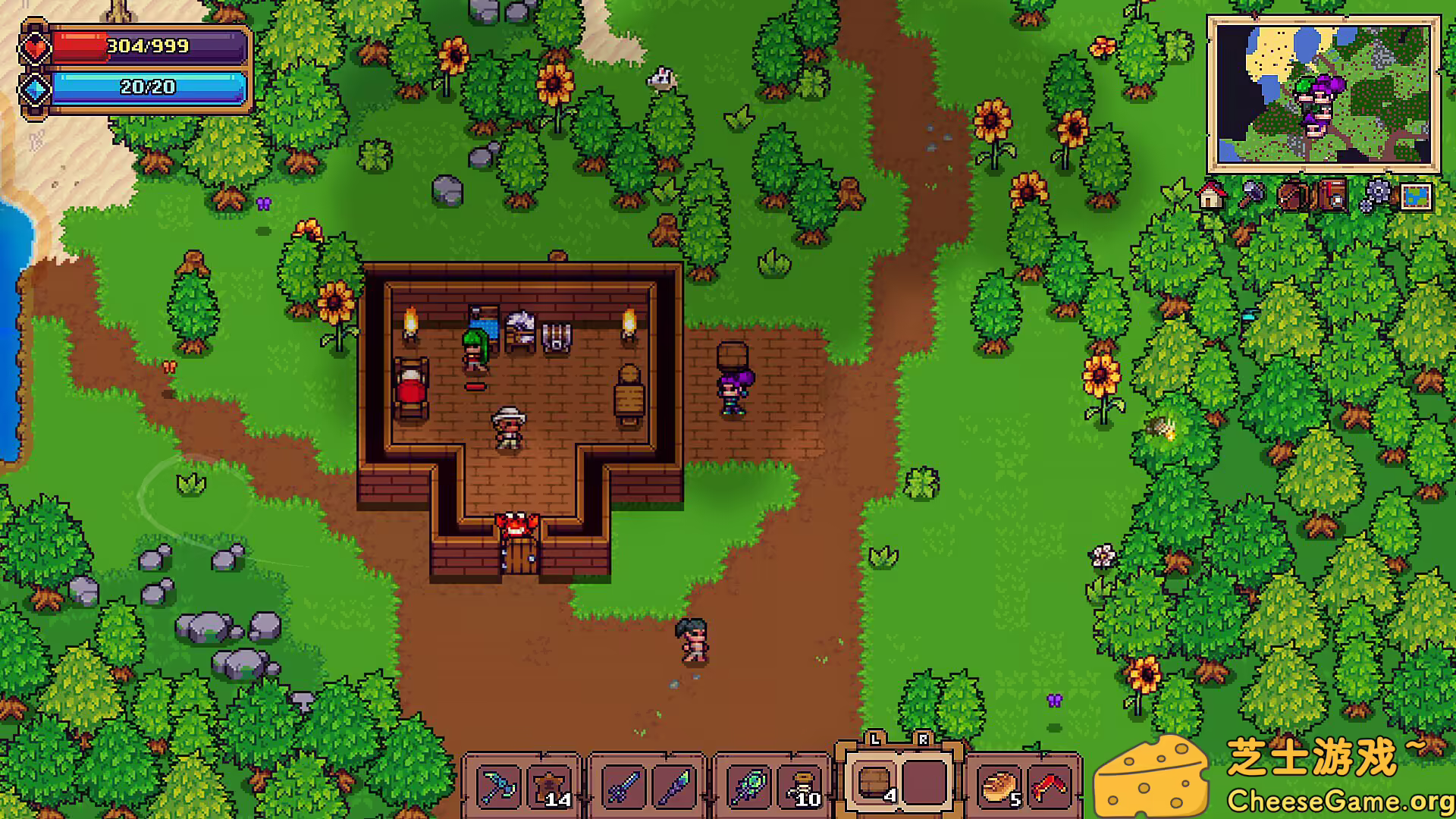Open the world map icon
The height and width of the screenshot is (819, 1456).
pyautogui.click(x=1417, y=196)
